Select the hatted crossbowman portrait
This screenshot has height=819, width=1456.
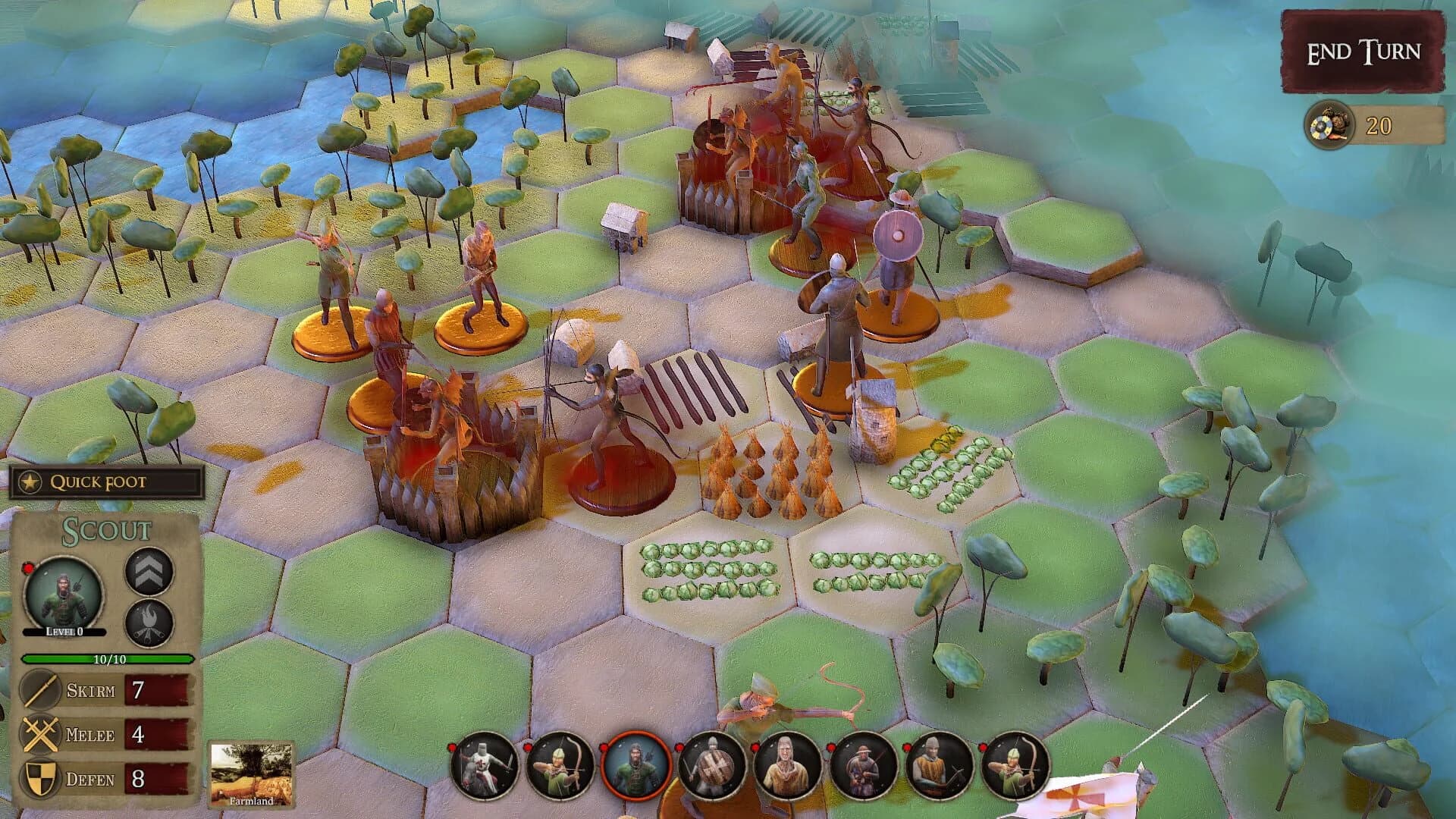tap(864, 767)
